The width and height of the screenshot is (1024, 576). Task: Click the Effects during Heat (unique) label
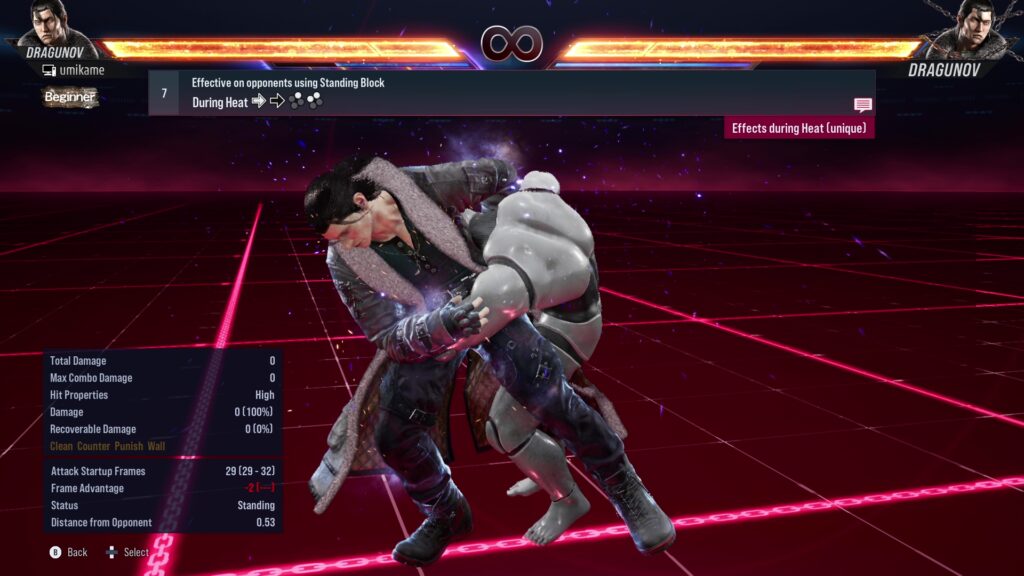(799, 128)
